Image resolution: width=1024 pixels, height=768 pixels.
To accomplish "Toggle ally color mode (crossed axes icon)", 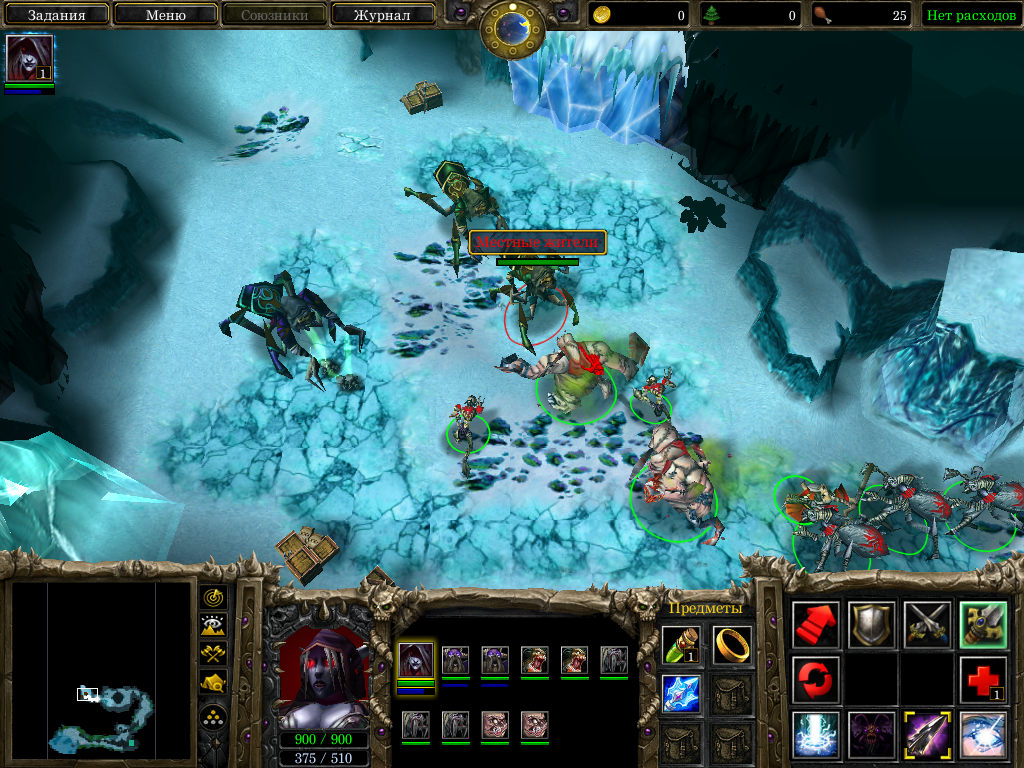I will 214,654.
